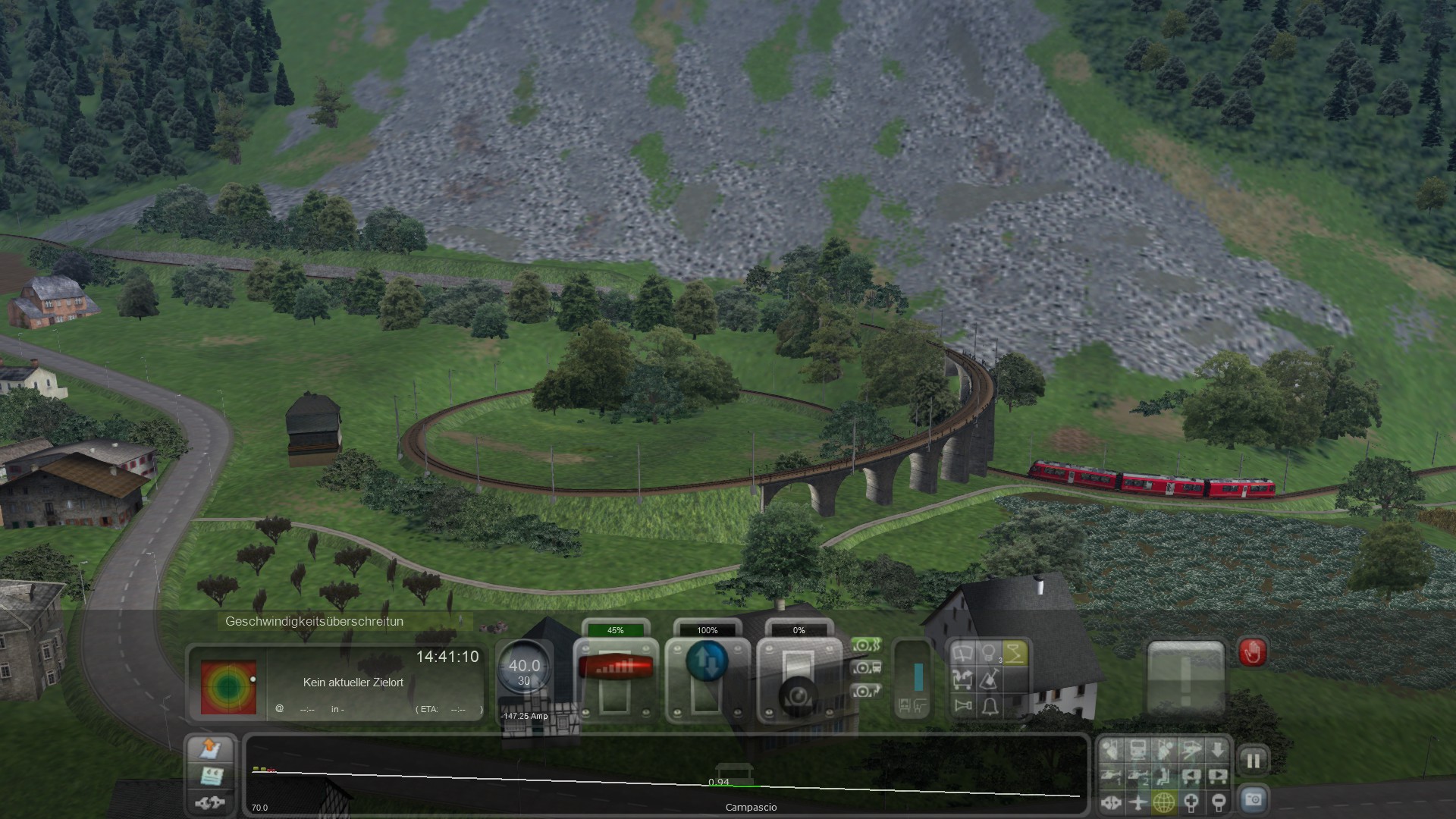Switch to the seated passenger view
The image size is (1456, 819).
[x=1164, y=777]
